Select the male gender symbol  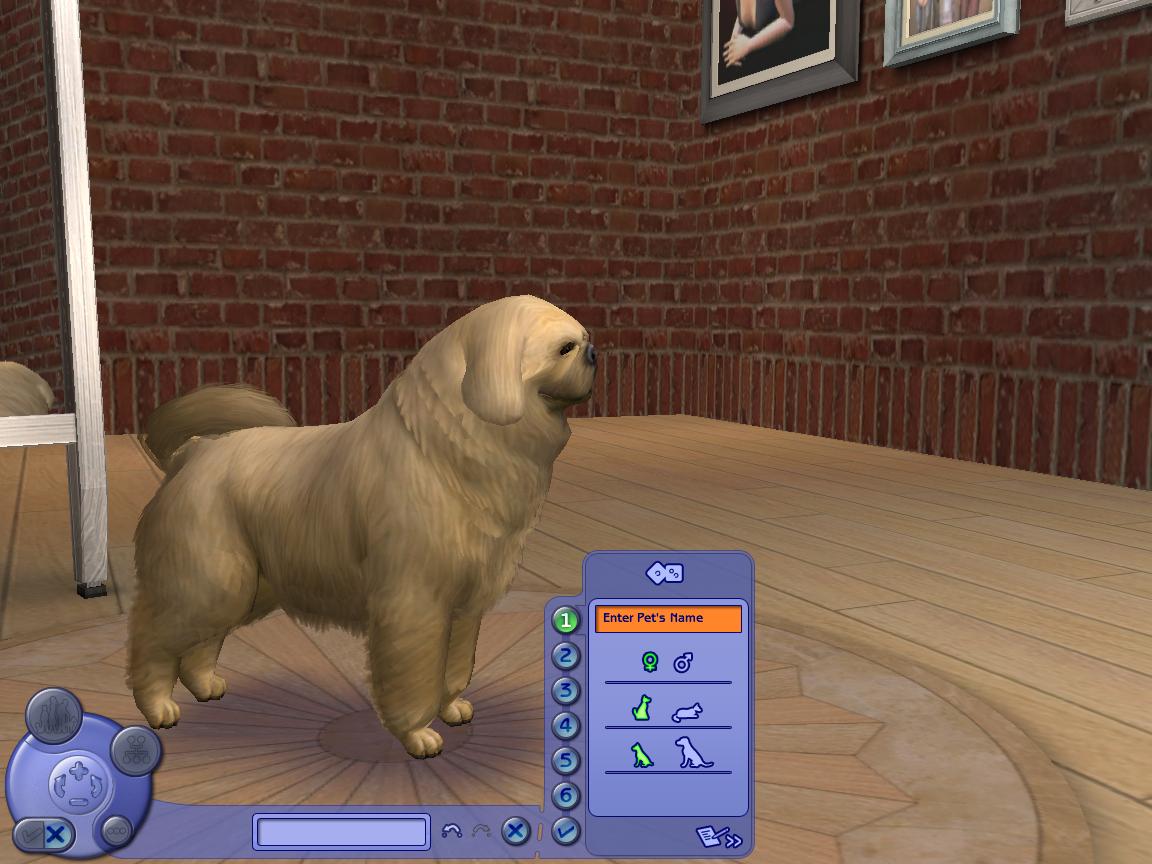(684, 662)
